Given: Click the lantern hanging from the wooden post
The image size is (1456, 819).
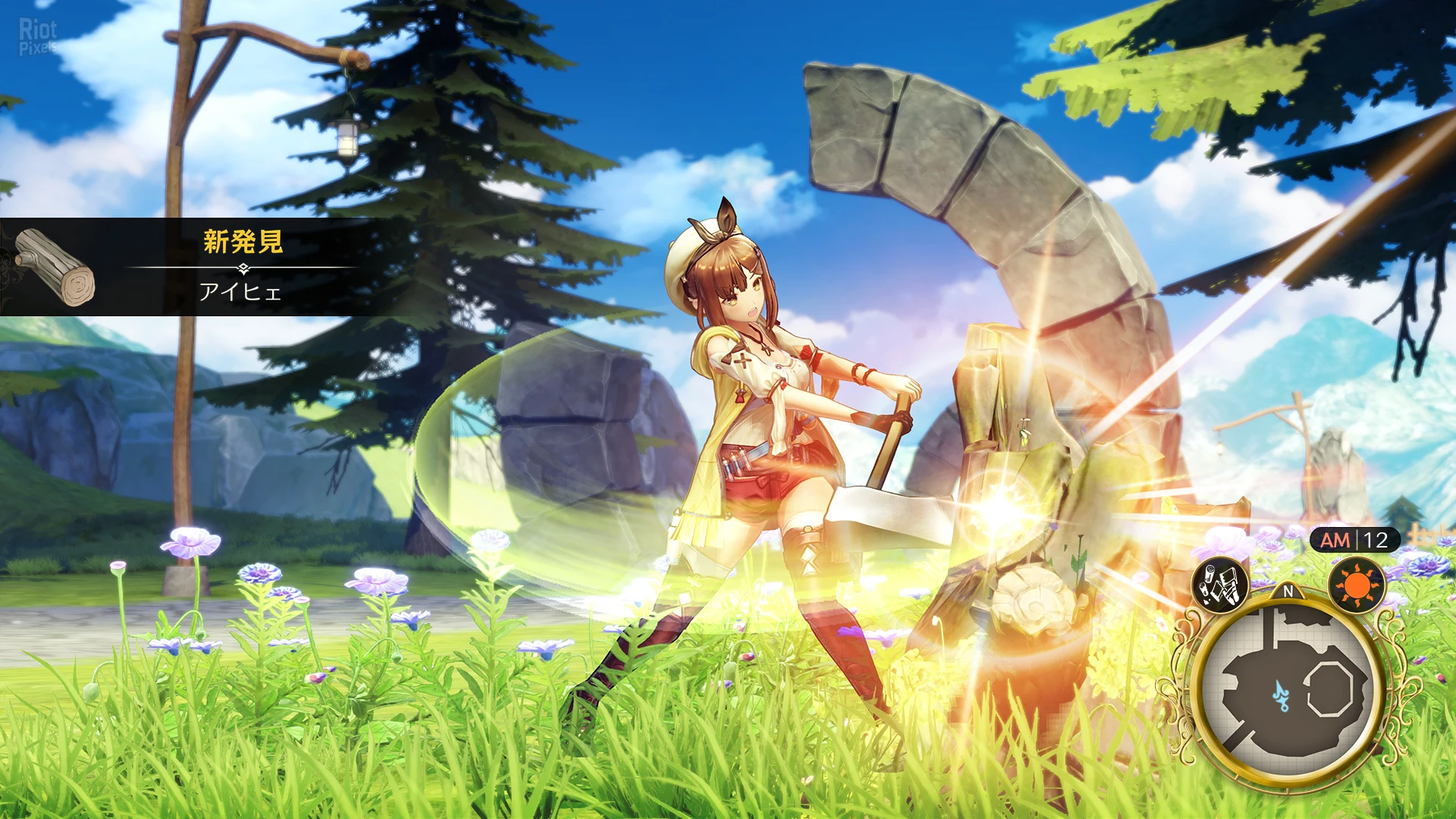Looking at the screenshot, I should (x=346, y=140).
